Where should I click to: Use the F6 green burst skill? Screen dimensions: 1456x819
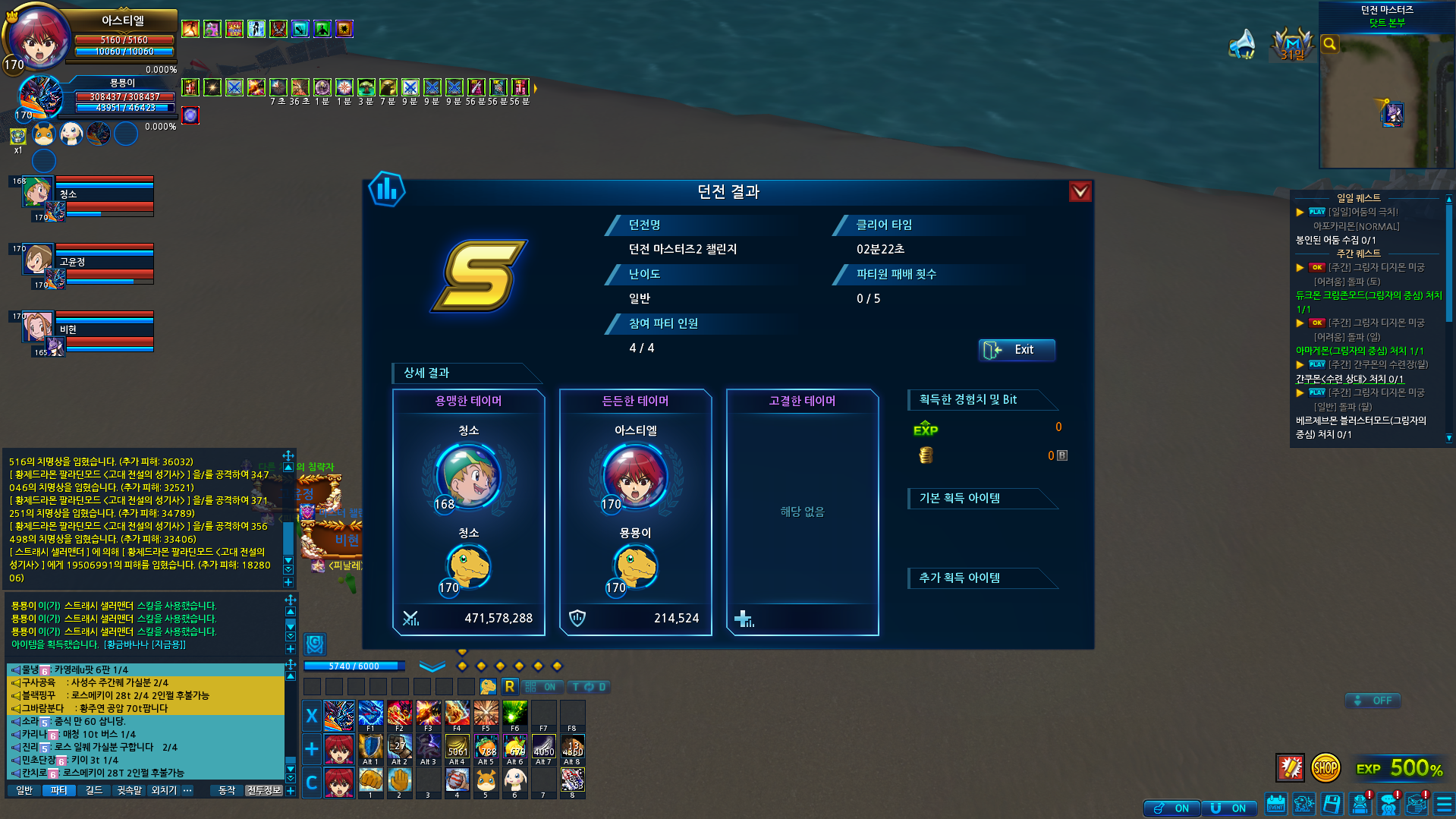point(514,714)
